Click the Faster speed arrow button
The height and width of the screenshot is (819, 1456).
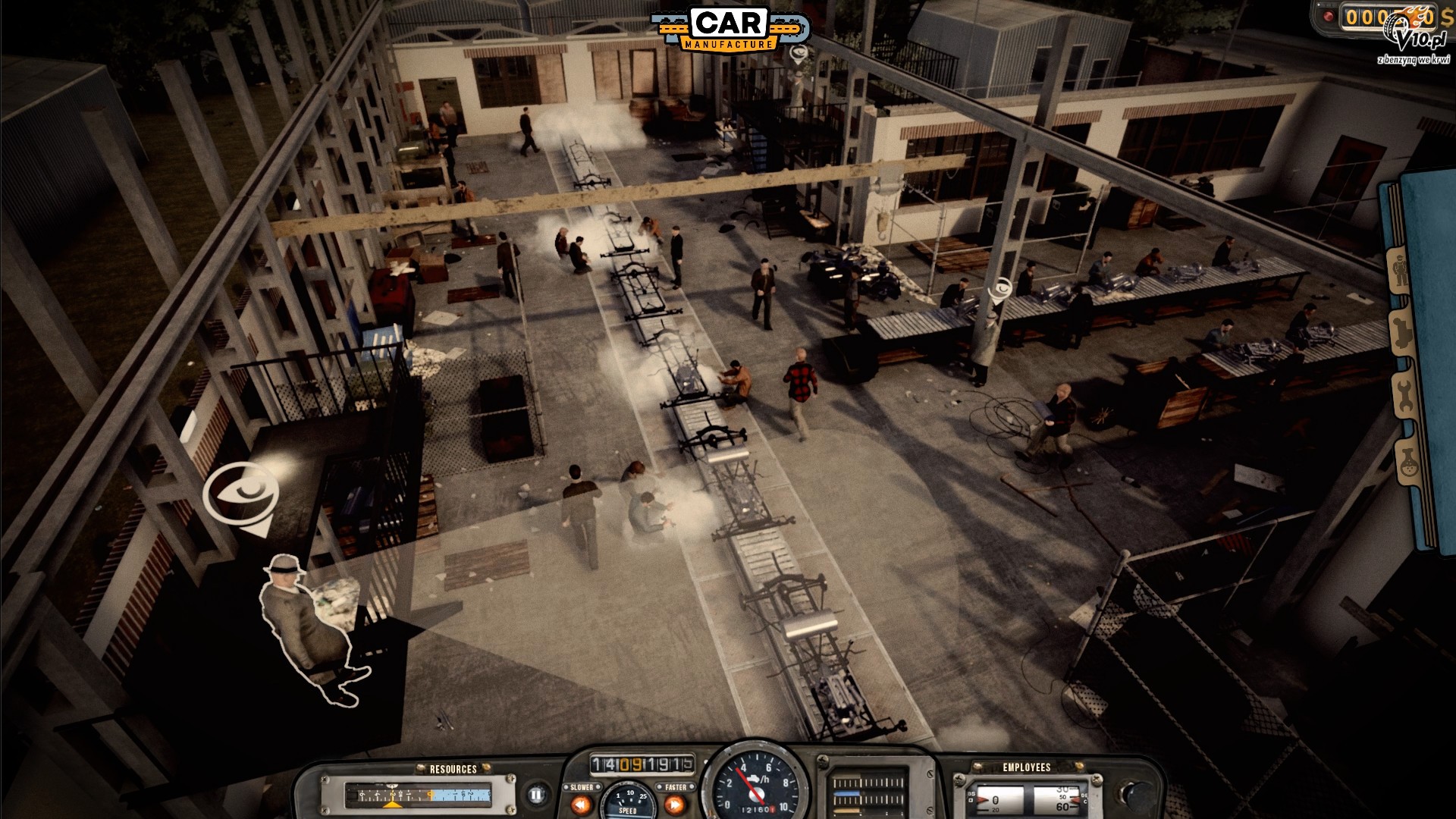click(674, 803)
